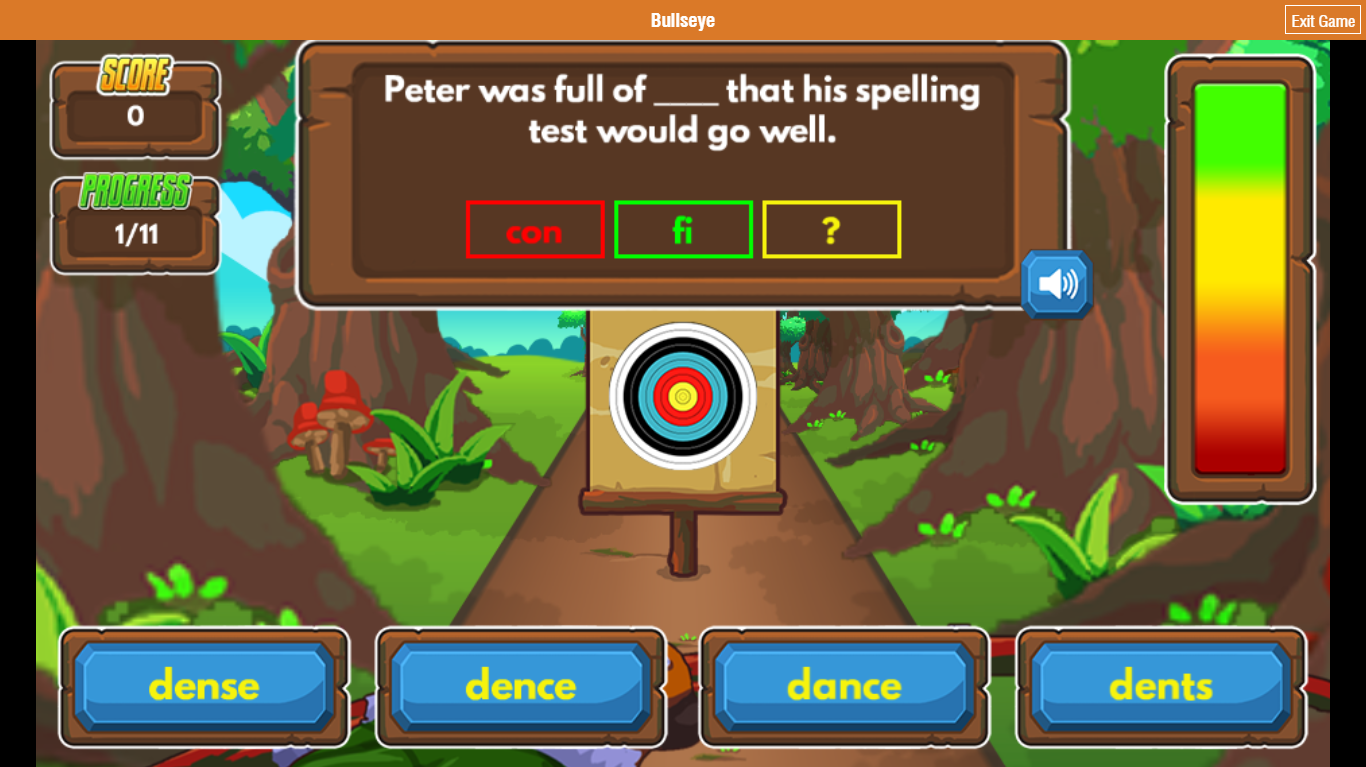This screenshot has width=1366, height=767.
Task: Click the Score panel display
Action: (x=135, y=110)
